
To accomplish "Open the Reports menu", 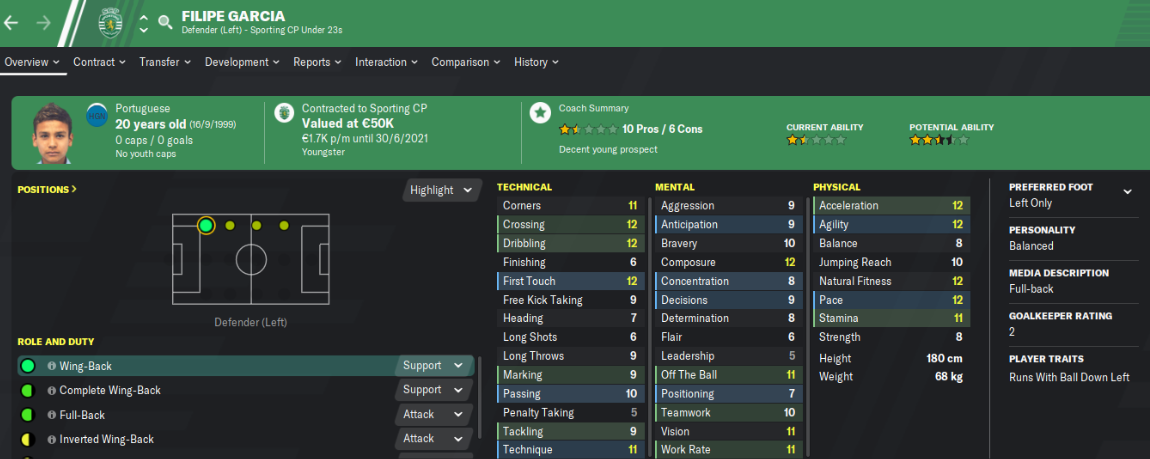I will [x=317, y=62].
